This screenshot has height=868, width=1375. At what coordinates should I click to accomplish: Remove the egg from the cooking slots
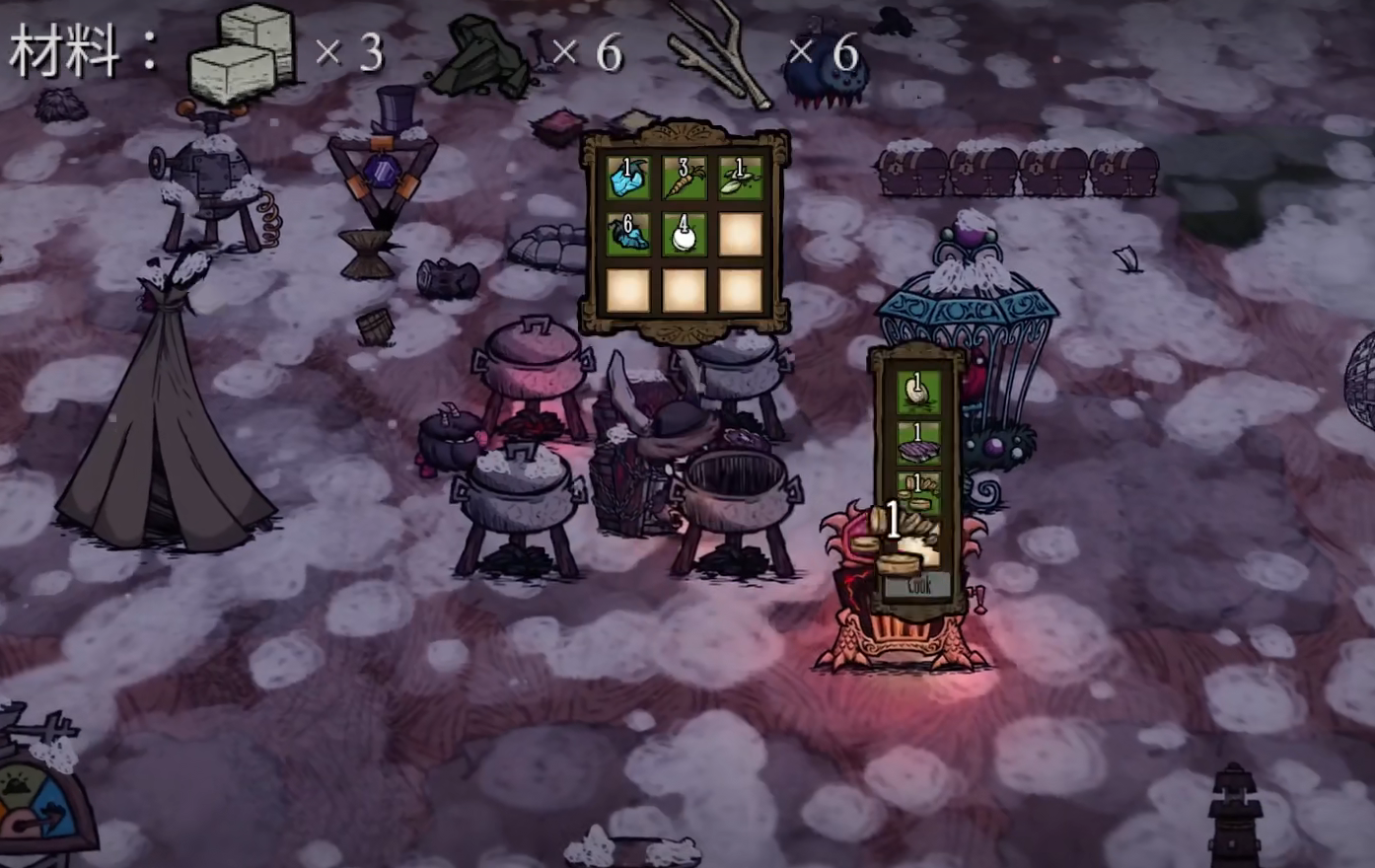pos(918,392)
